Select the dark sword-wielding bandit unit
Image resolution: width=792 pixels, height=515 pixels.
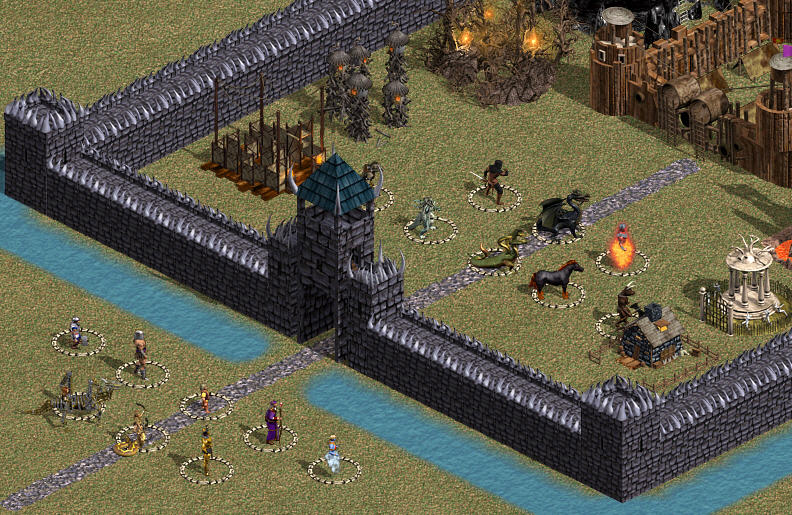coord(493,182)
